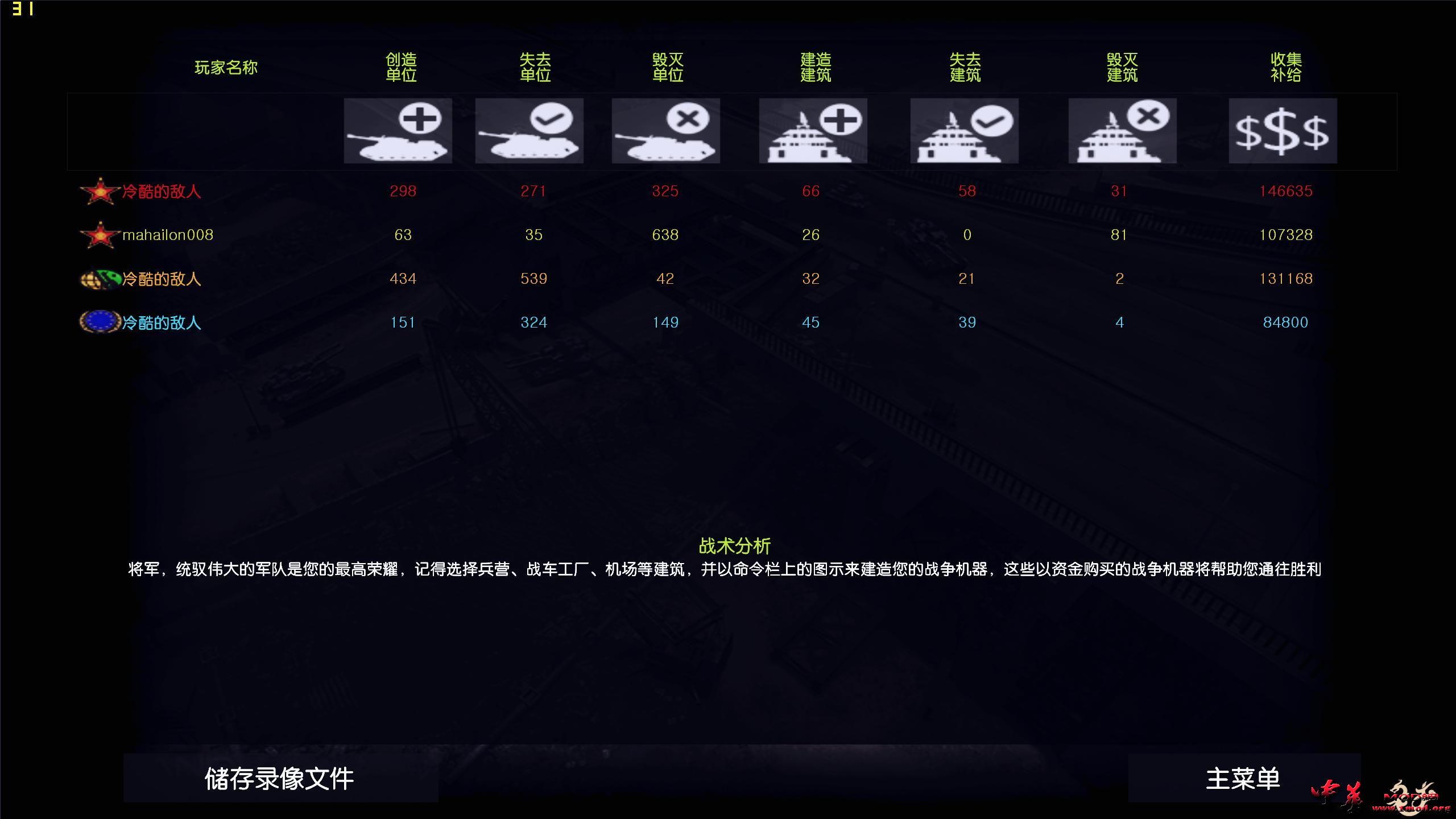
Task: Click the score 146635 for top player
Action: [x=1287, y=192]
